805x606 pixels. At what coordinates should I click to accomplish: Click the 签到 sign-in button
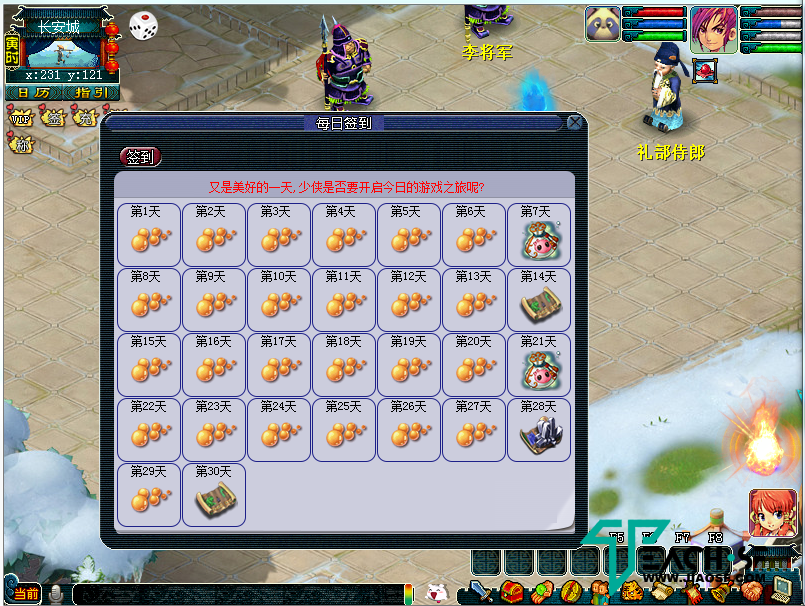(x=140, y=157)
